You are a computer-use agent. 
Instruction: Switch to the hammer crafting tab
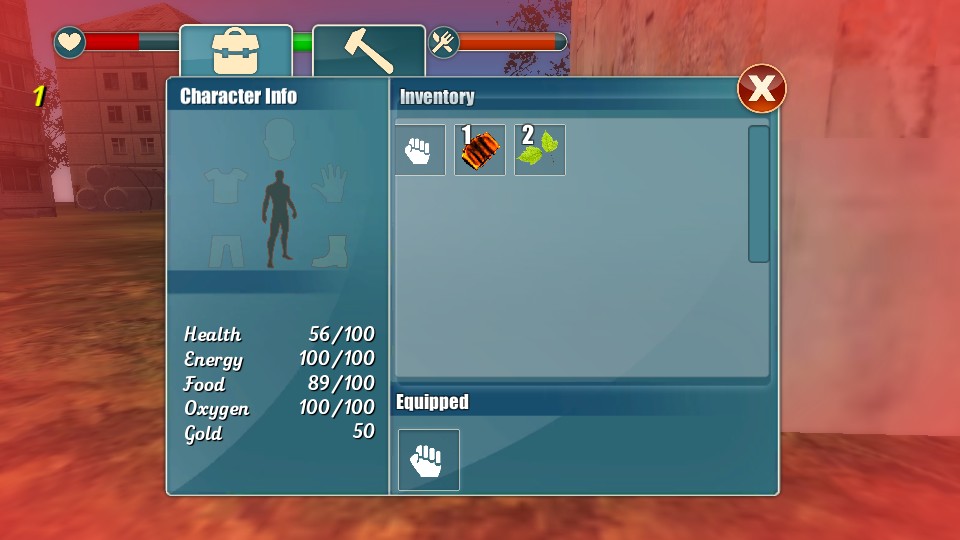point(368,51)
